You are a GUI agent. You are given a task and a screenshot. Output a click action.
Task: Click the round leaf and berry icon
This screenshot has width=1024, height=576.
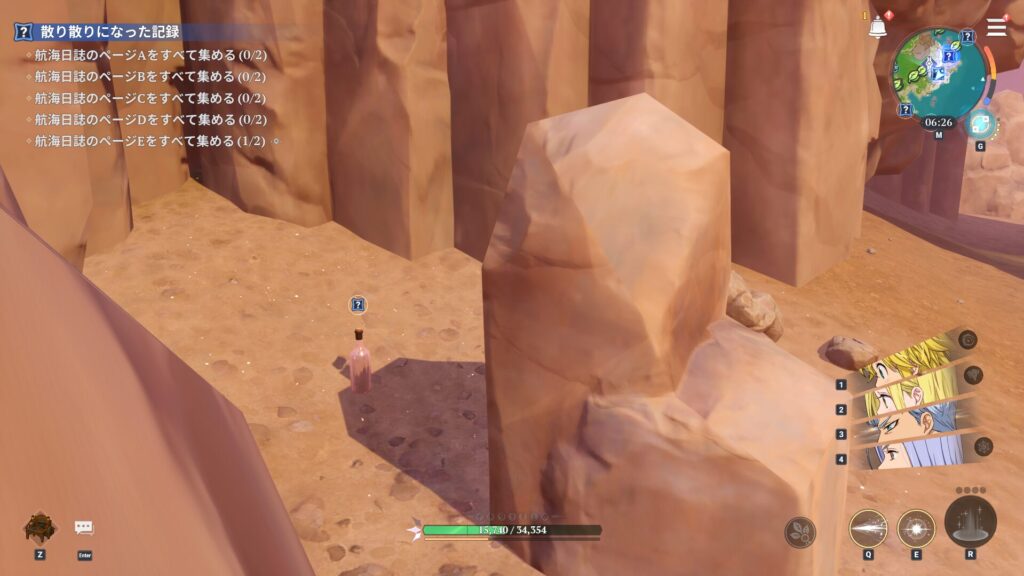tap(800, 532)
